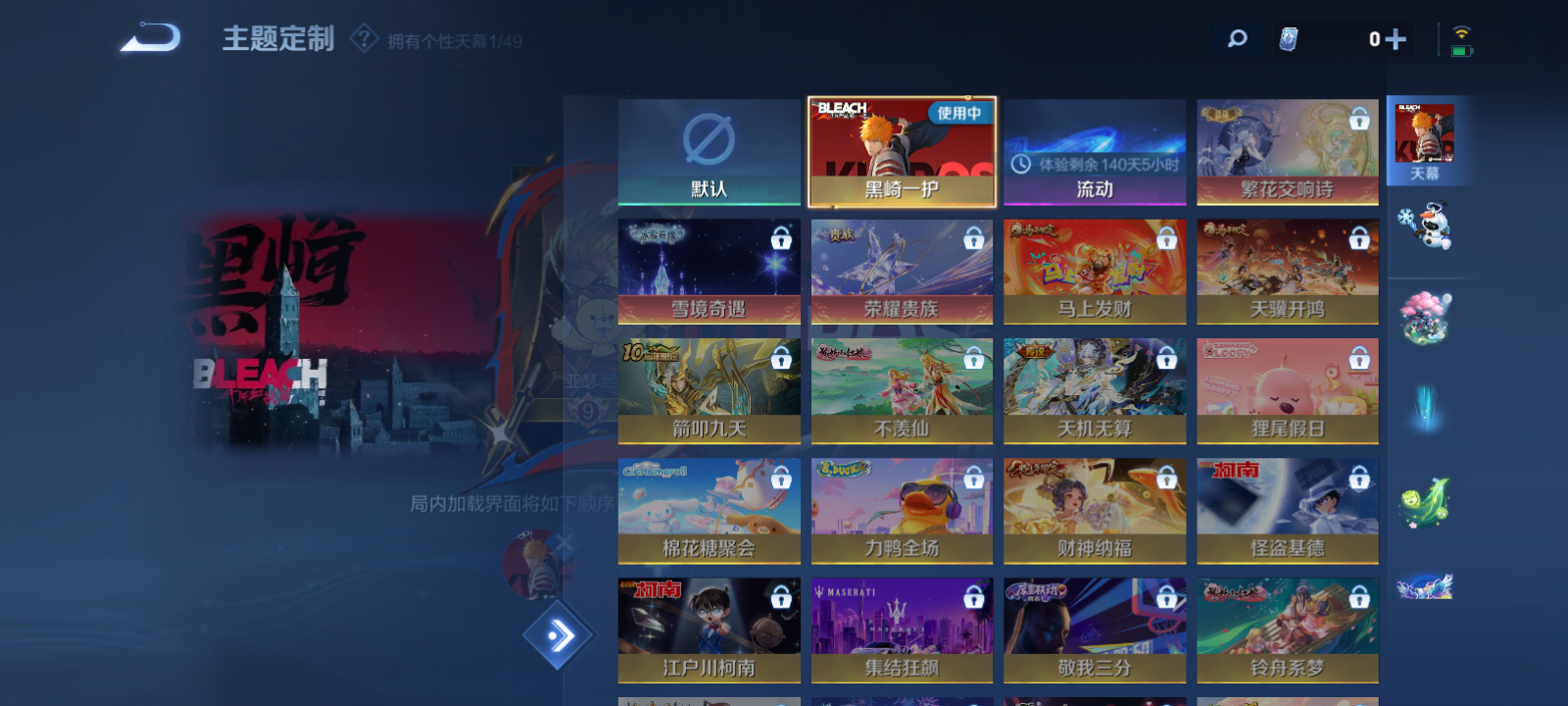
Task: Click the 主题定制 title in header
Action: (x=277, y=40)
